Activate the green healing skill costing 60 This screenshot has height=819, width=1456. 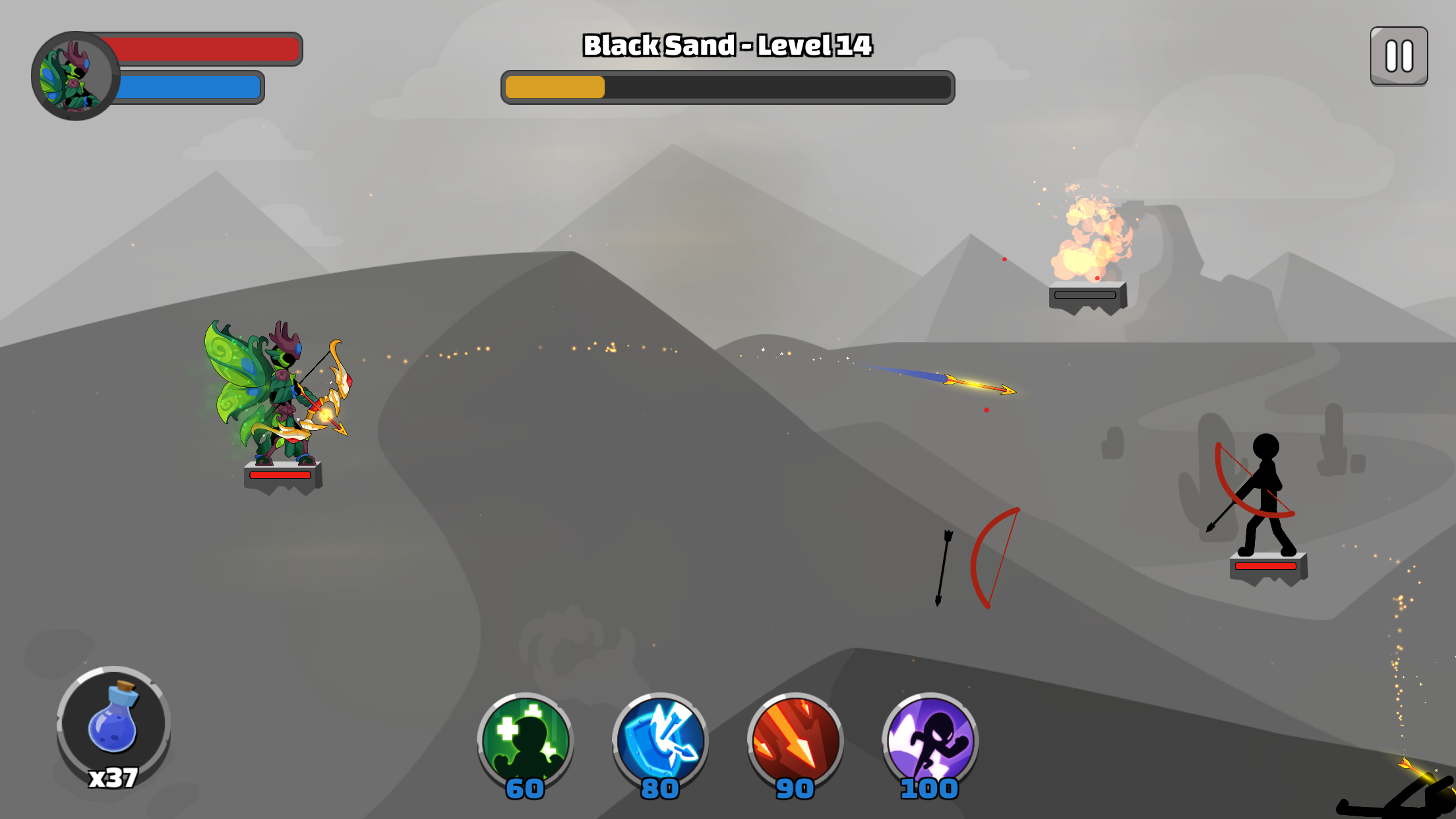point(526,740)
